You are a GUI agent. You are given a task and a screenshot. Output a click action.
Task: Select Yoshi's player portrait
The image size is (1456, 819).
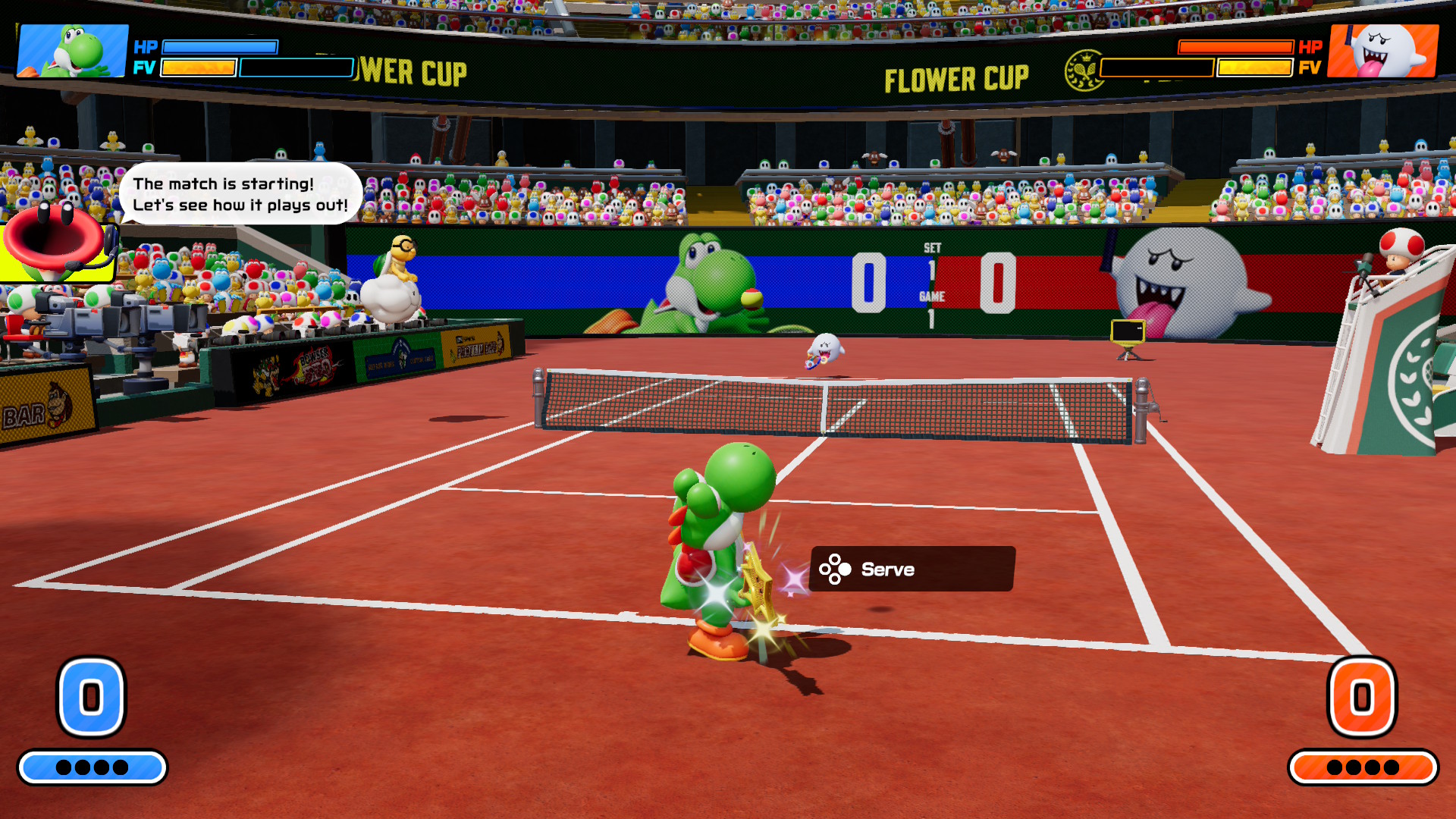coord(73,51)
